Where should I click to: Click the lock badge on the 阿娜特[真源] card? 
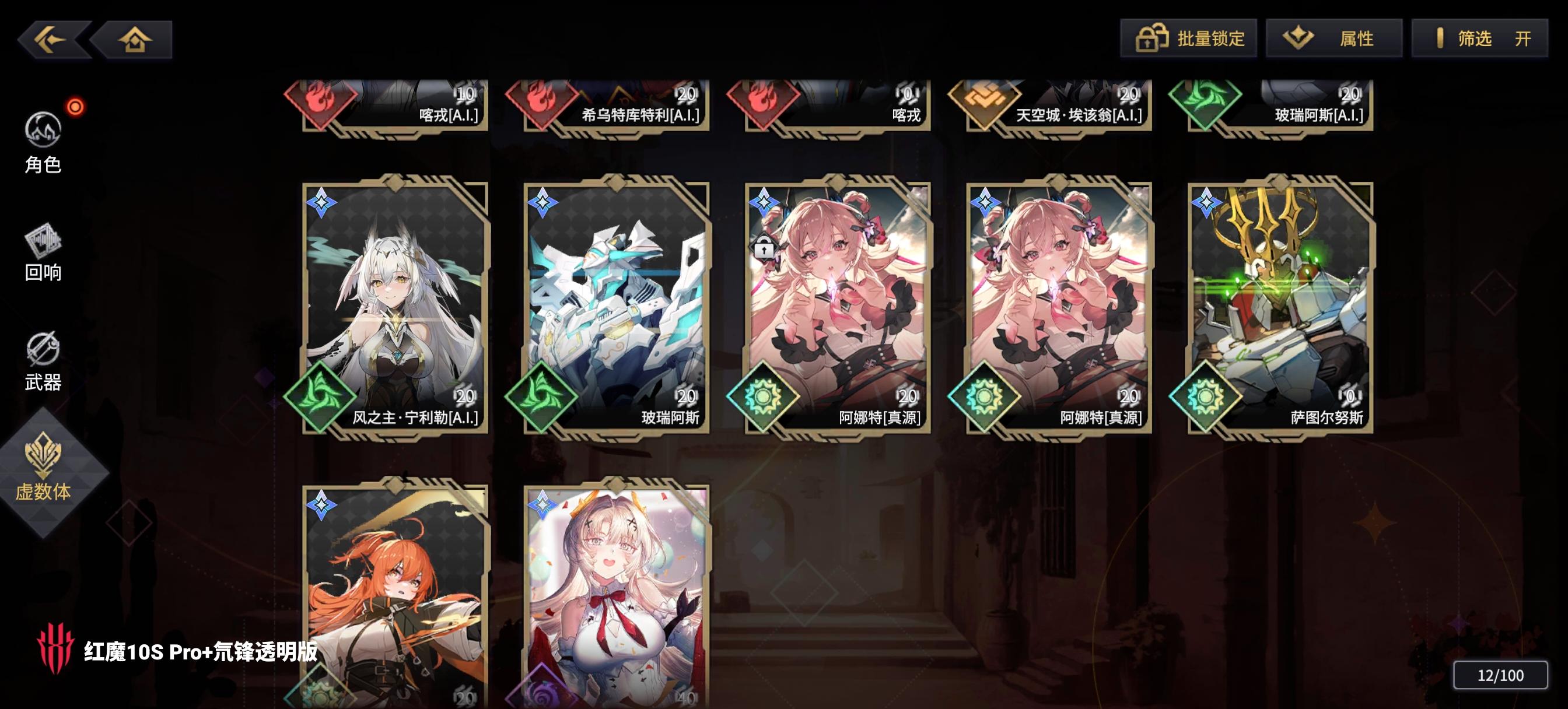(764, 247)
